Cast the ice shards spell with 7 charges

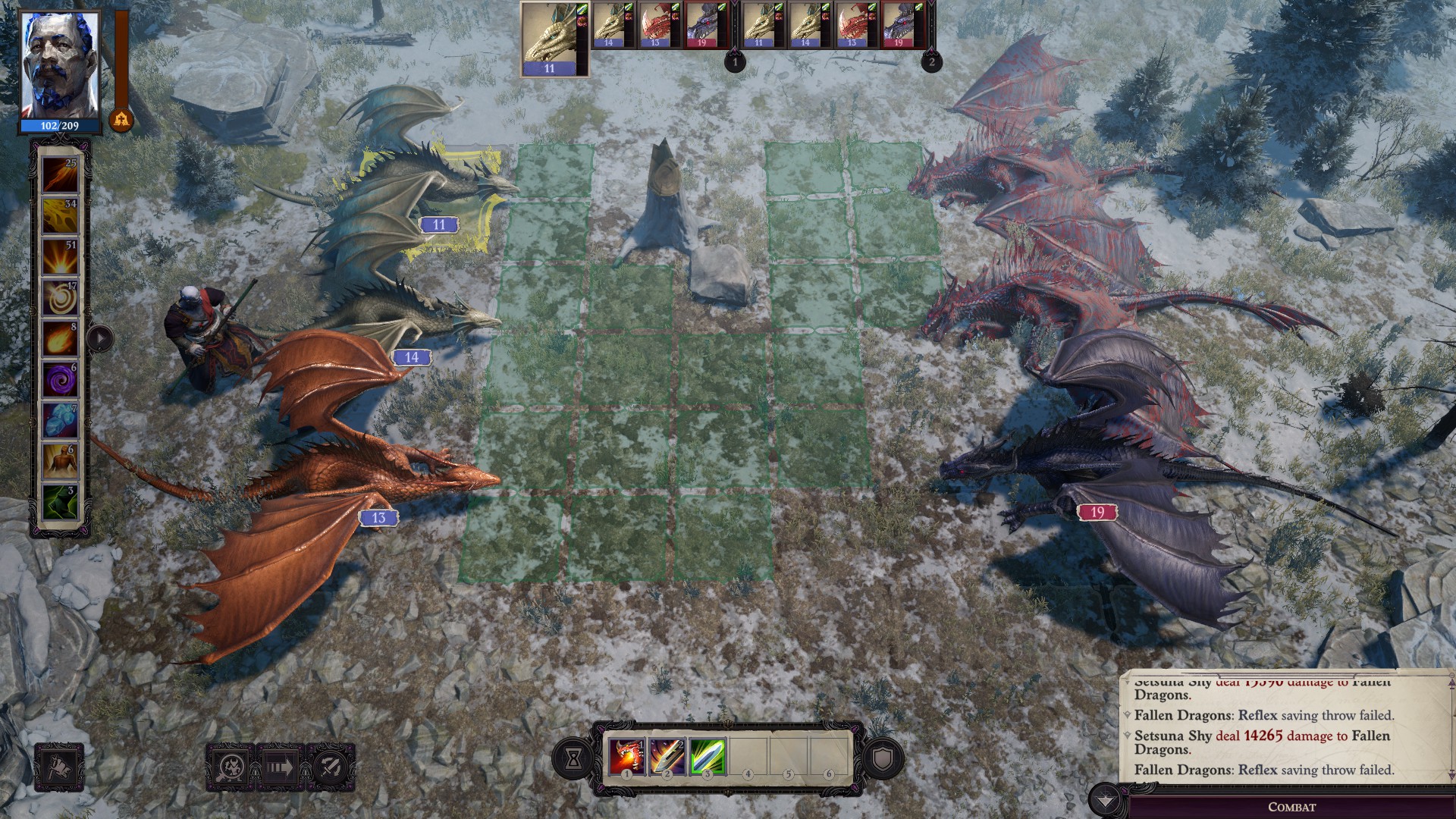[60, 421]
